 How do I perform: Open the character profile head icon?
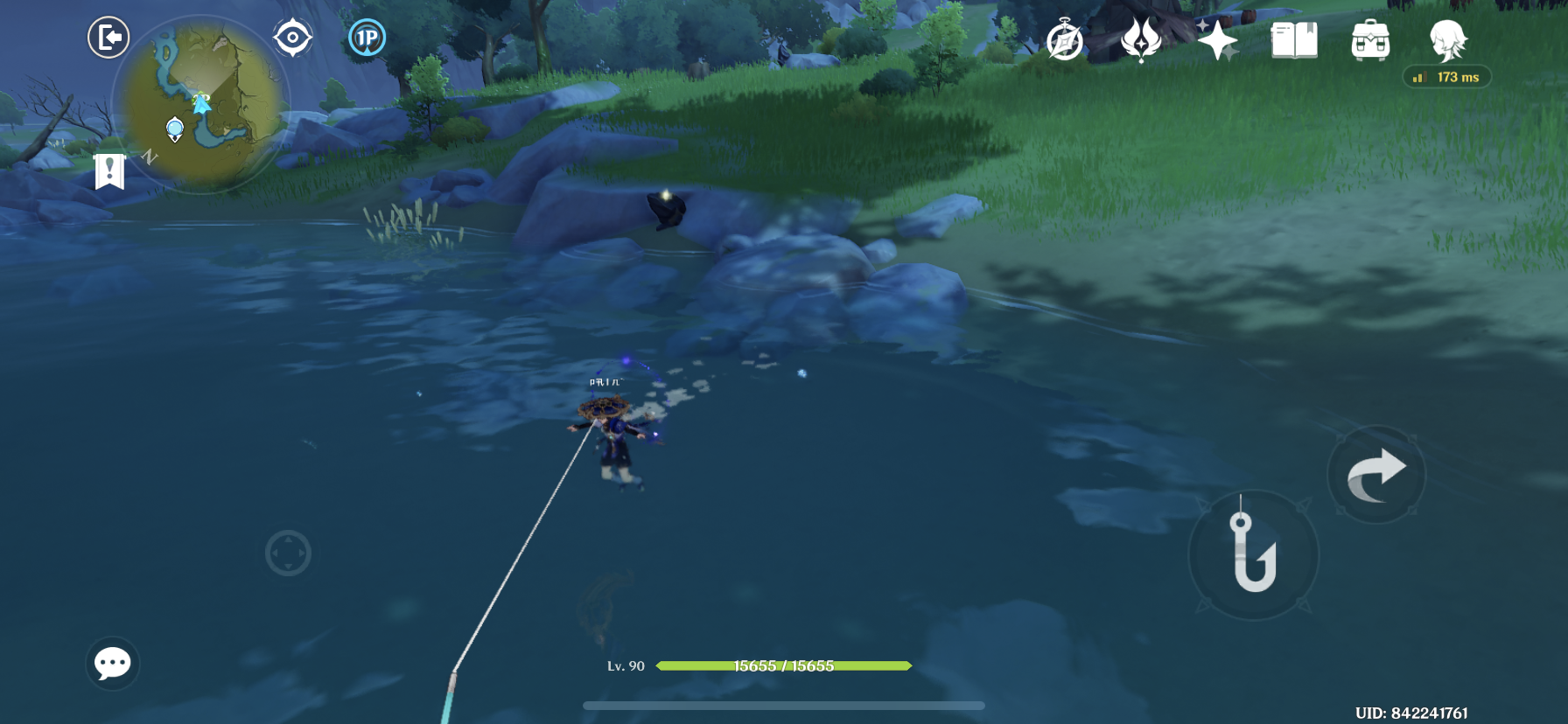1450,41
